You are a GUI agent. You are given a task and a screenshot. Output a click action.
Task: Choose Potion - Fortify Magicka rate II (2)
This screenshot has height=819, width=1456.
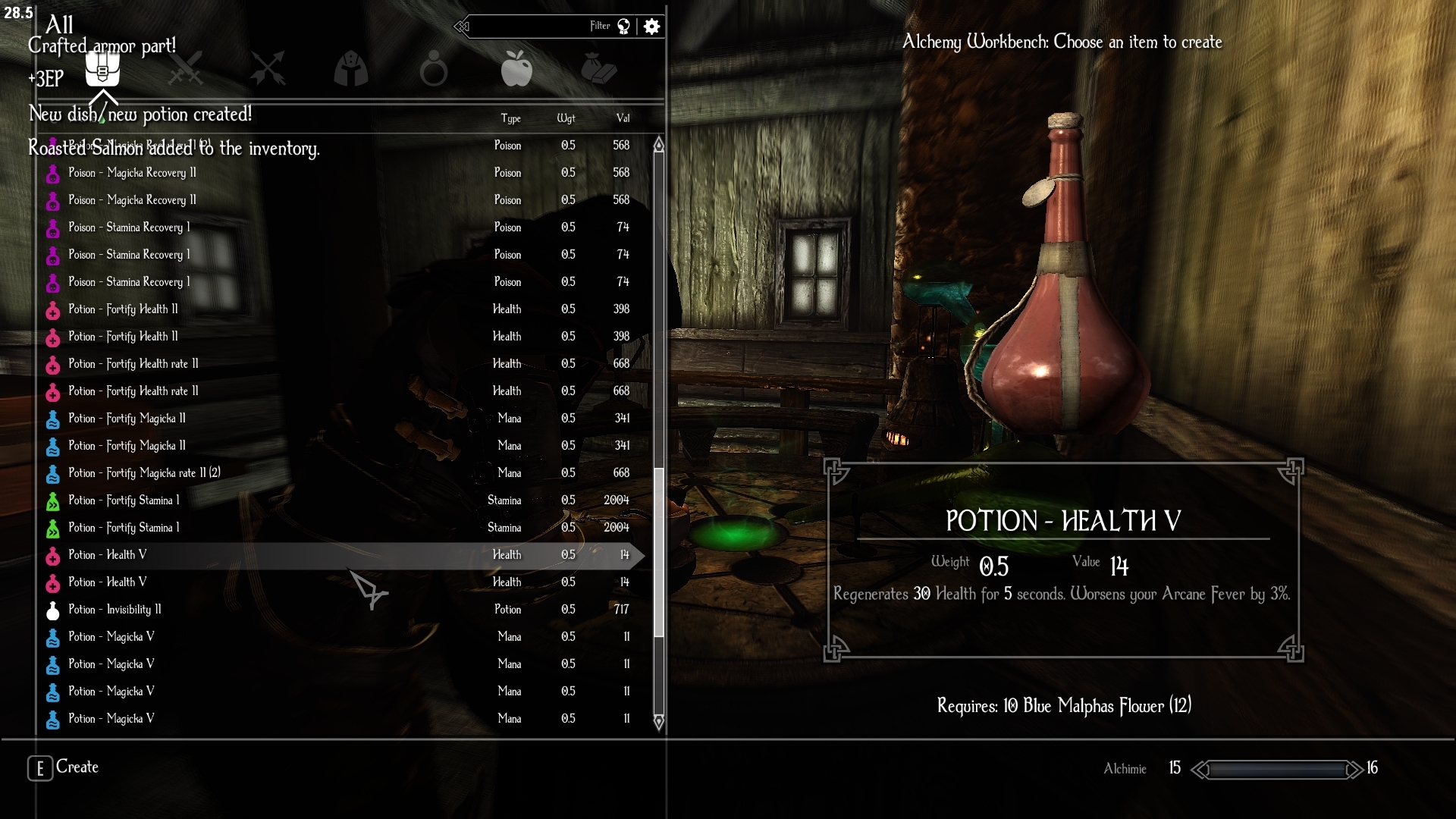pyautogui.click(x=144, y=473)
